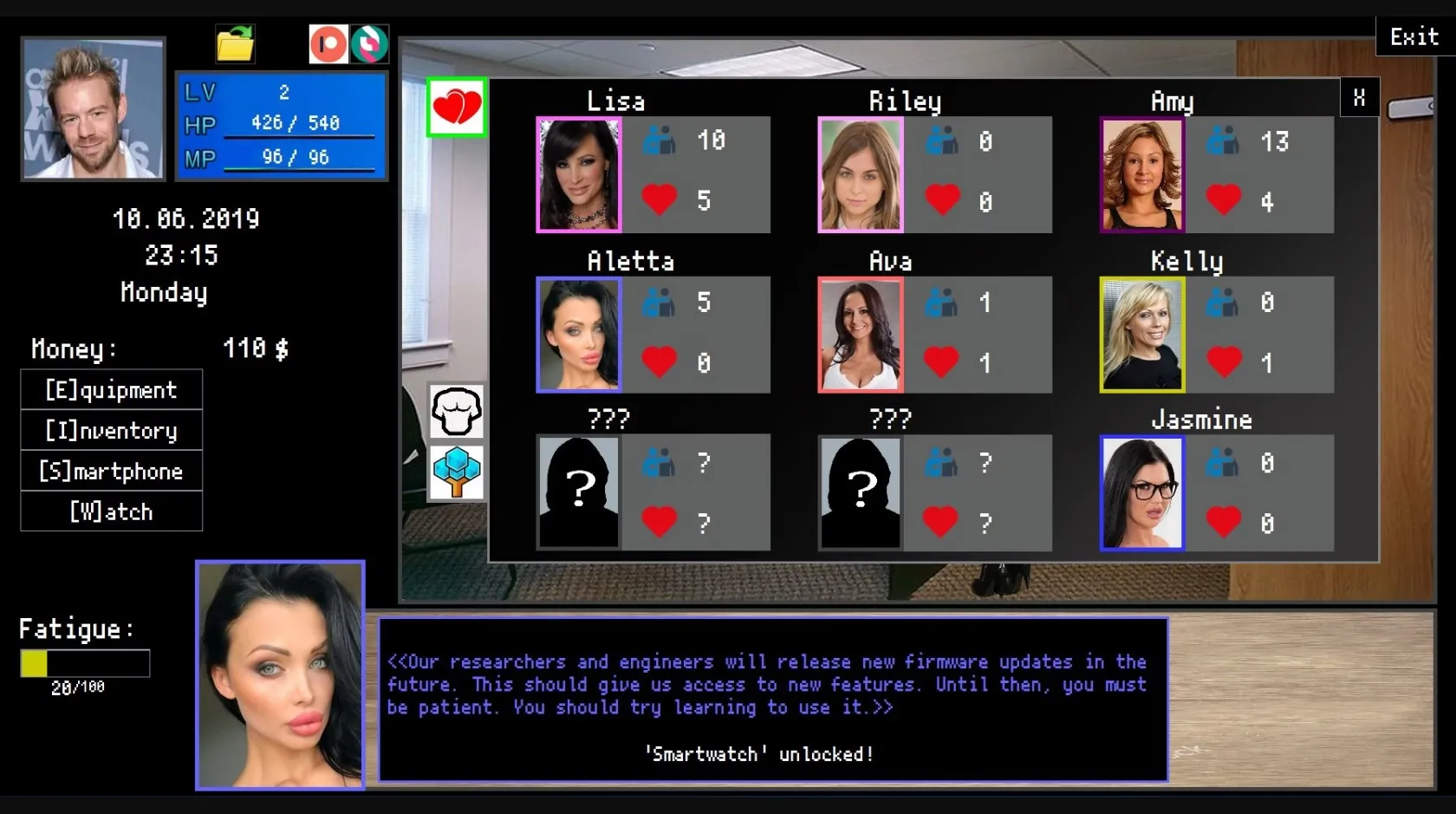
Task: Open the [I]nventory menu
Action: 111,430
